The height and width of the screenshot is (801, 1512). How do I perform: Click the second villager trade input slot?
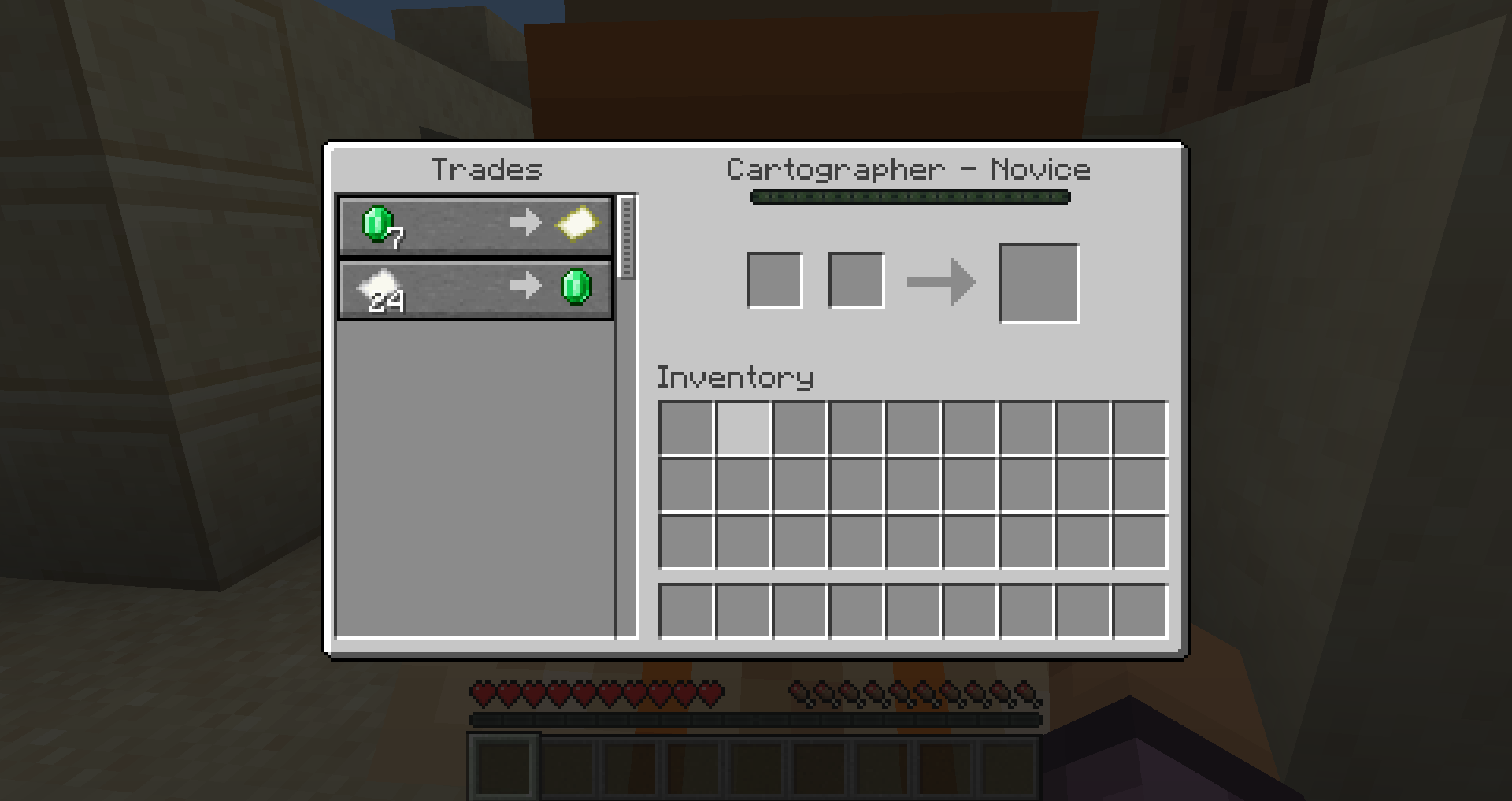[x=855, y=280]
